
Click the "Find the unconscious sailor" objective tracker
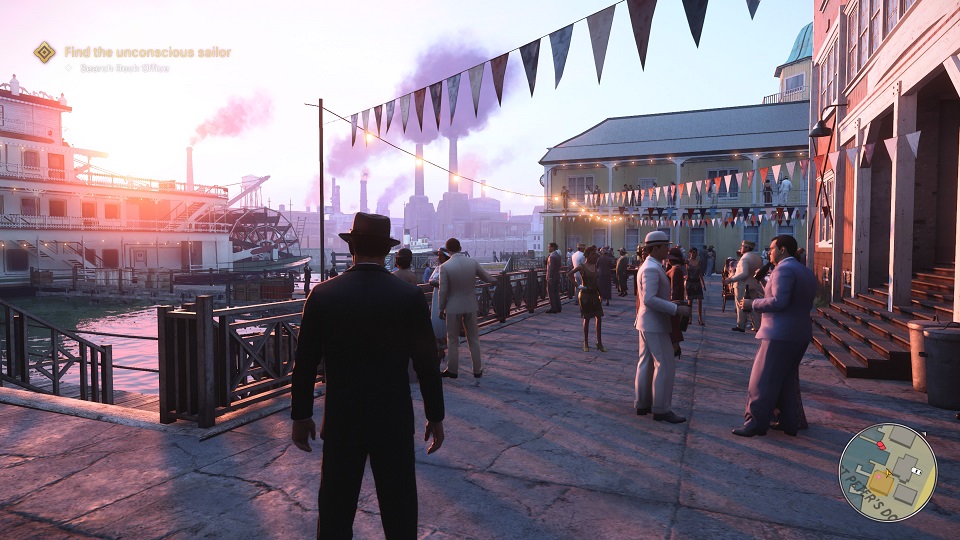147,52
